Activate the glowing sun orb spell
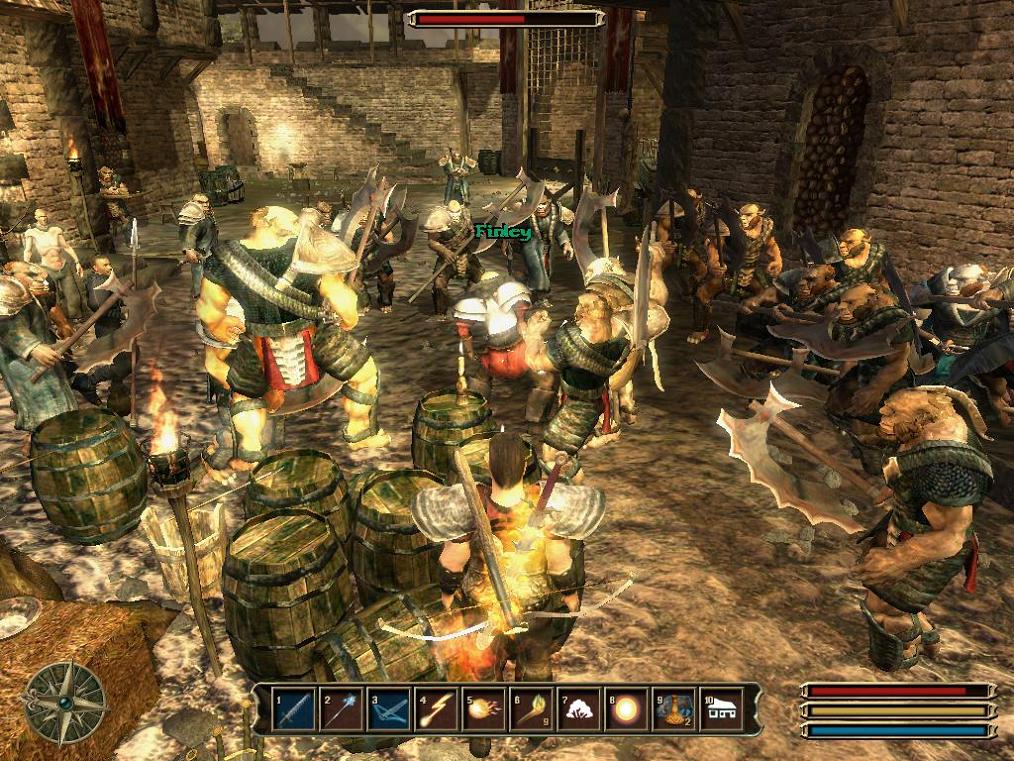This screenshot has height=761, width=1014. (x=626, y=709)
